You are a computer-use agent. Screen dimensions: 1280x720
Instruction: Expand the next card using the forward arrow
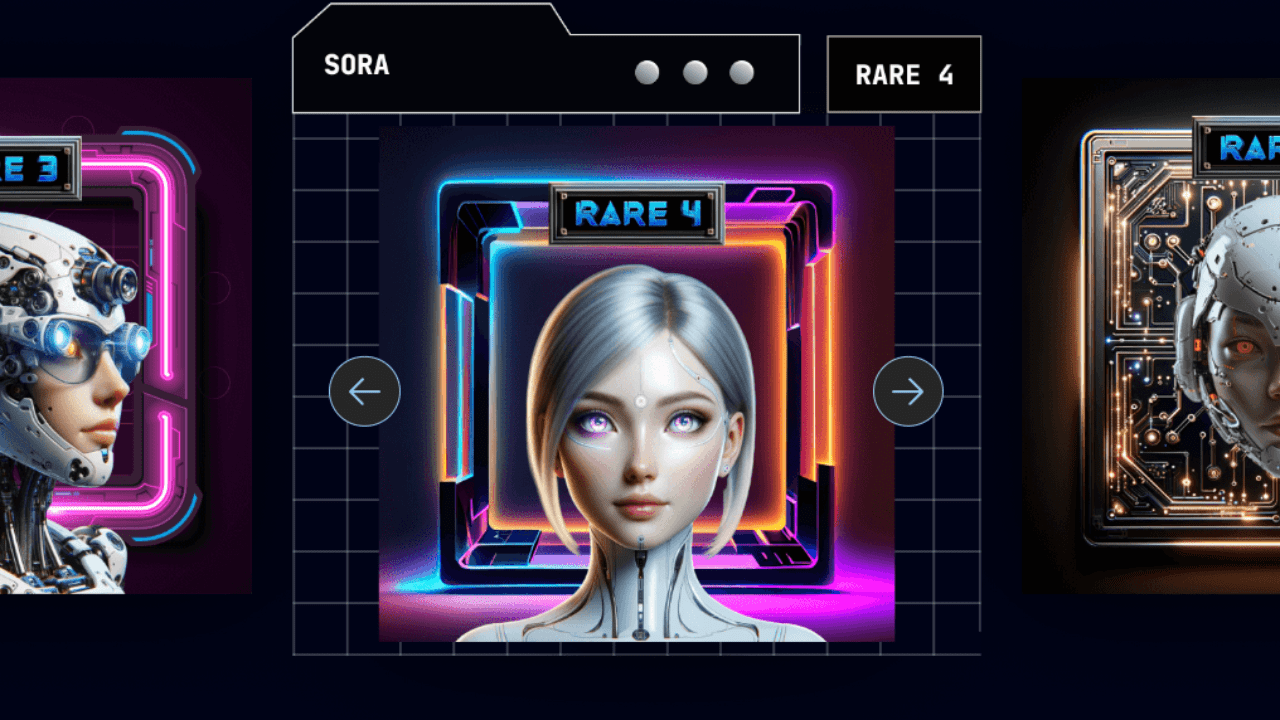(x=908, y=392)
